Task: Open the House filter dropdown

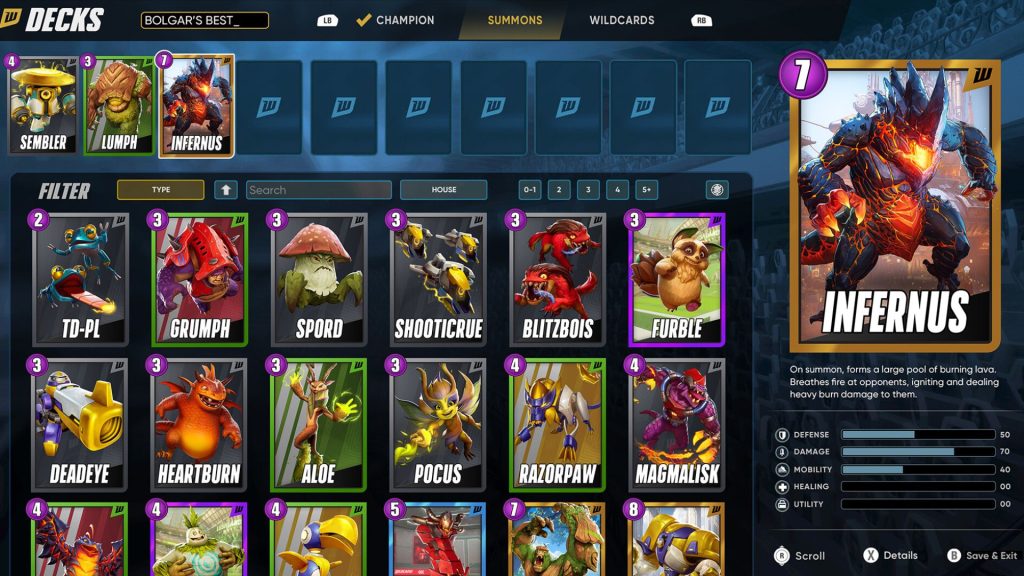Action: [x=443, y=190]
